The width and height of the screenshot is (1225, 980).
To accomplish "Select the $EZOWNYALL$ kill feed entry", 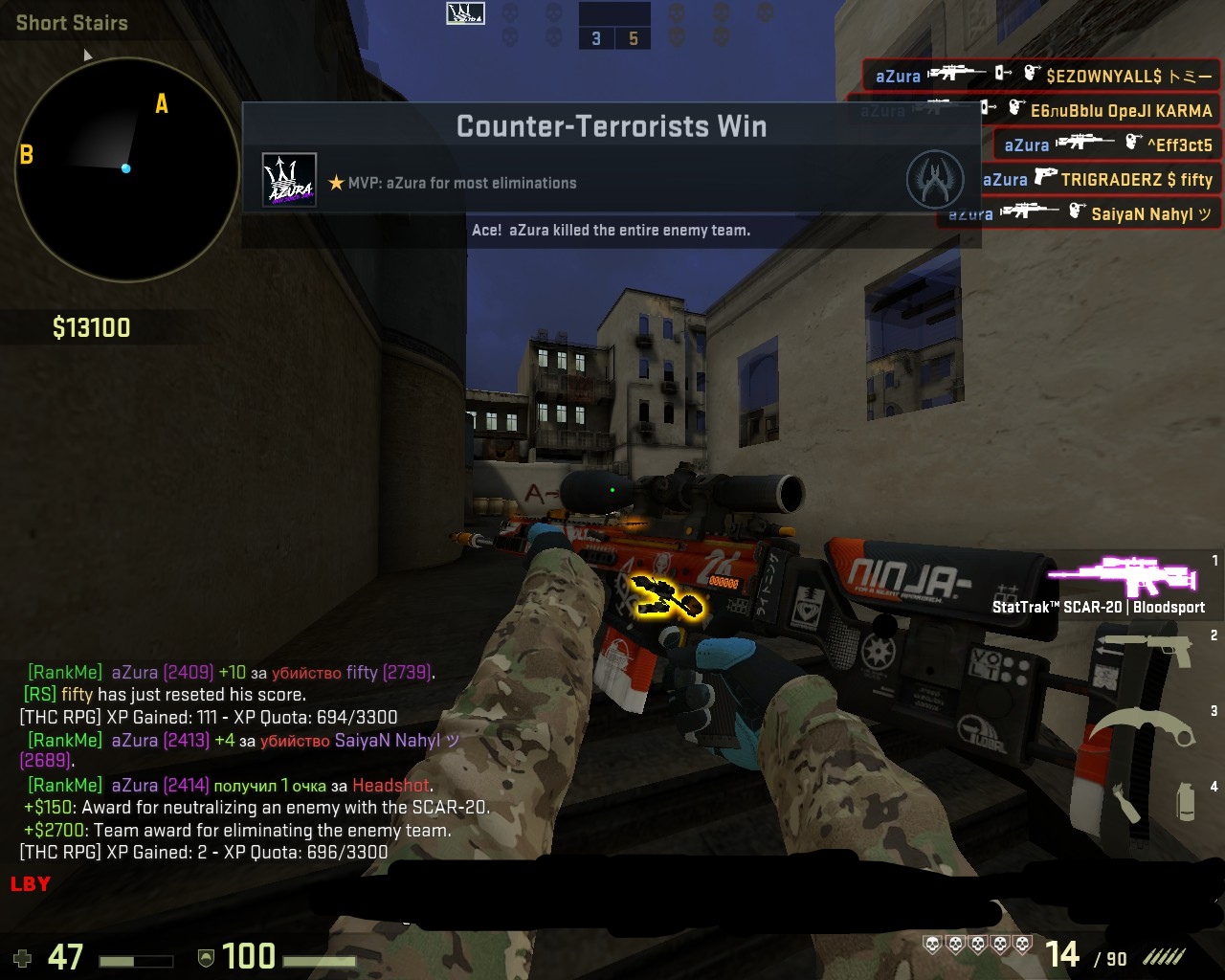I will tap(1041, 75).
